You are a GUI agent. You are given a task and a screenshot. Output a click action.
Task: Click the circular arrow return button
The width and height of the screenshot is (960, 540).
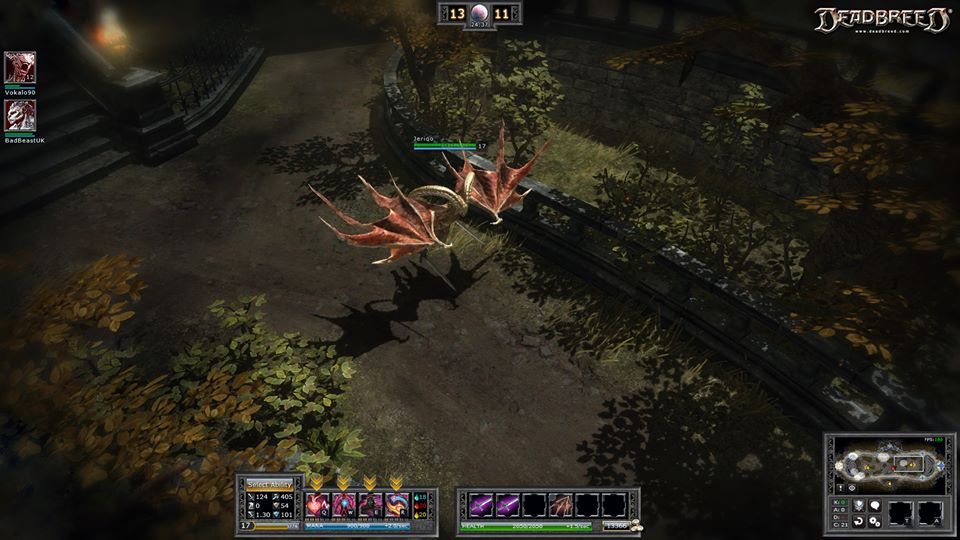(x=858, y=522)
